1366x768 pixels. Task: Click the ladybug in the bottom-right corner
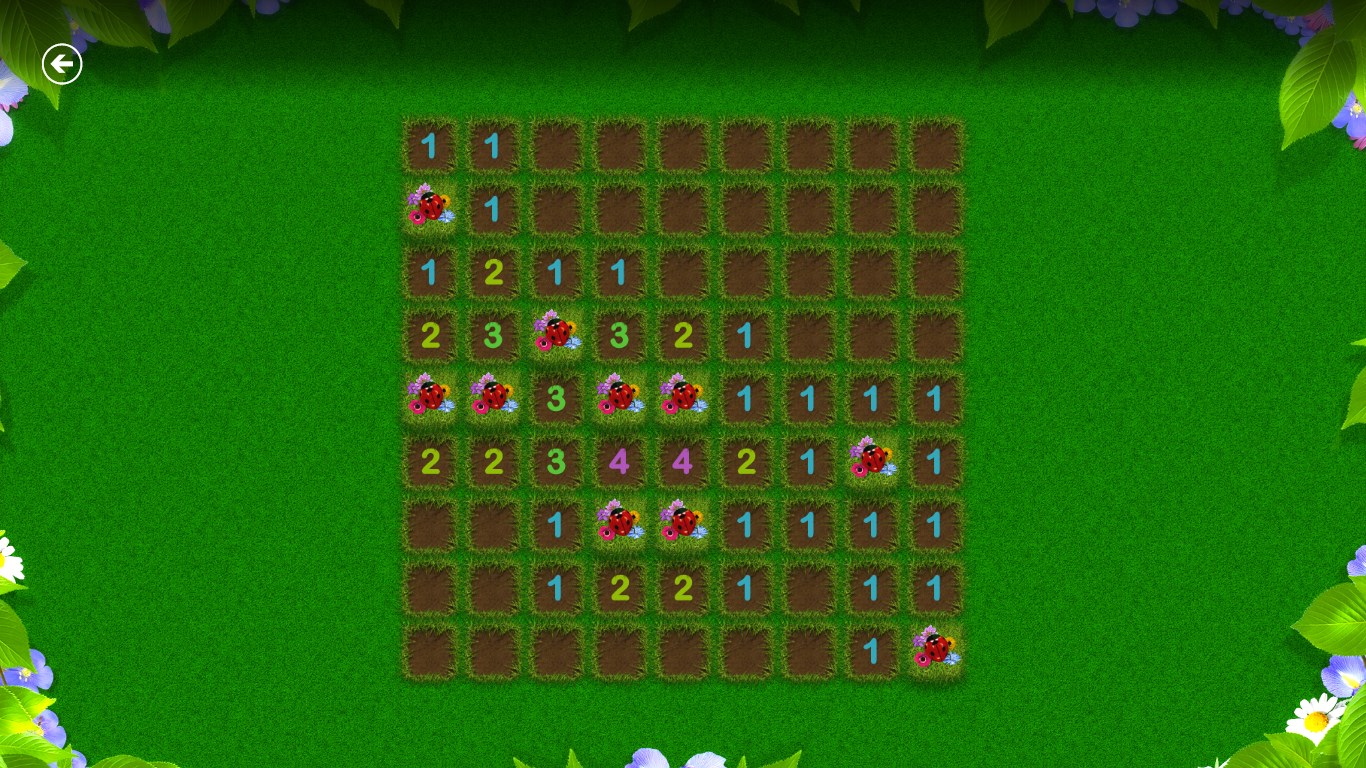(x=934, y=648)
